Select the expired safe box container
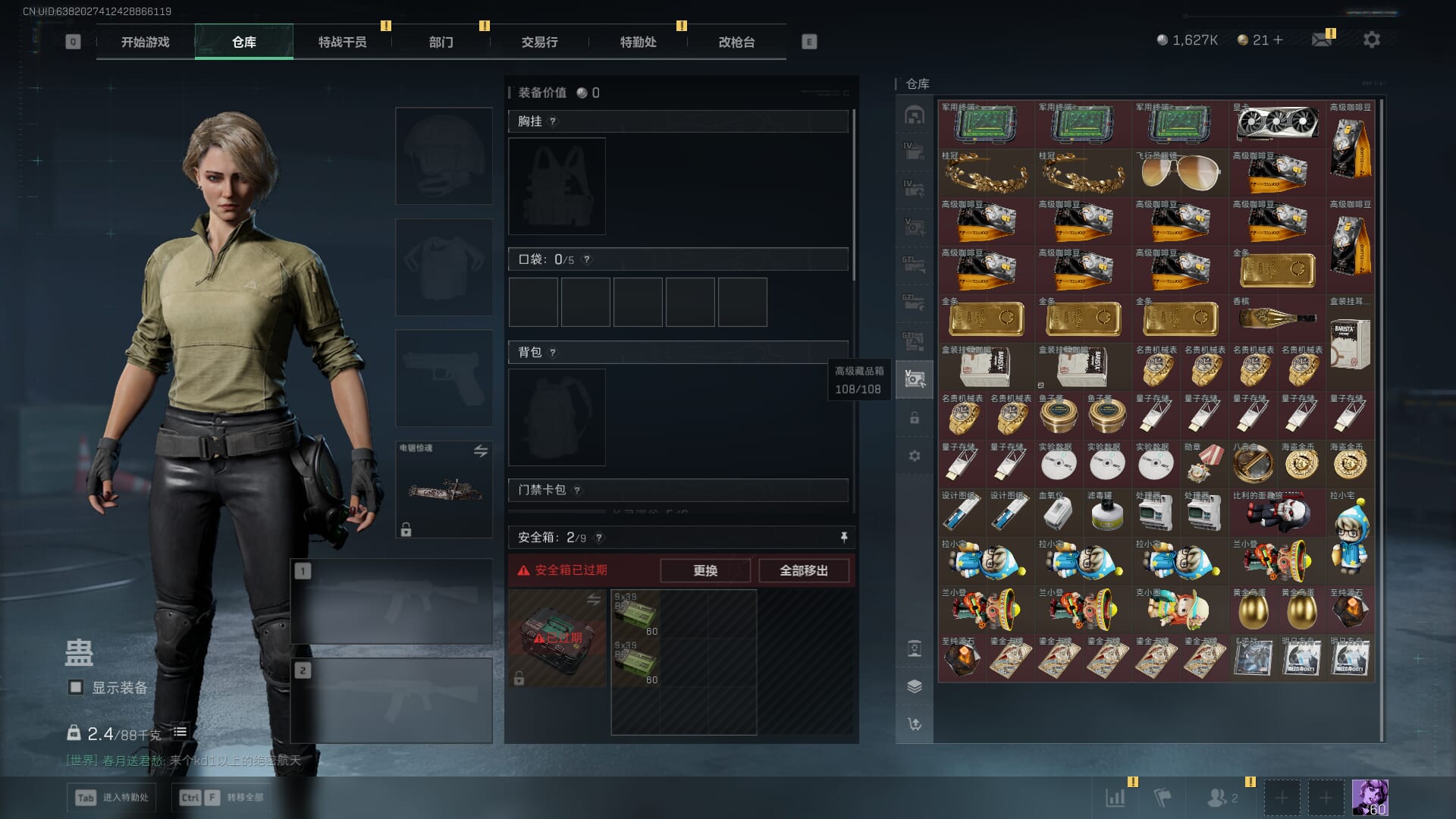 tap(557, 639)
